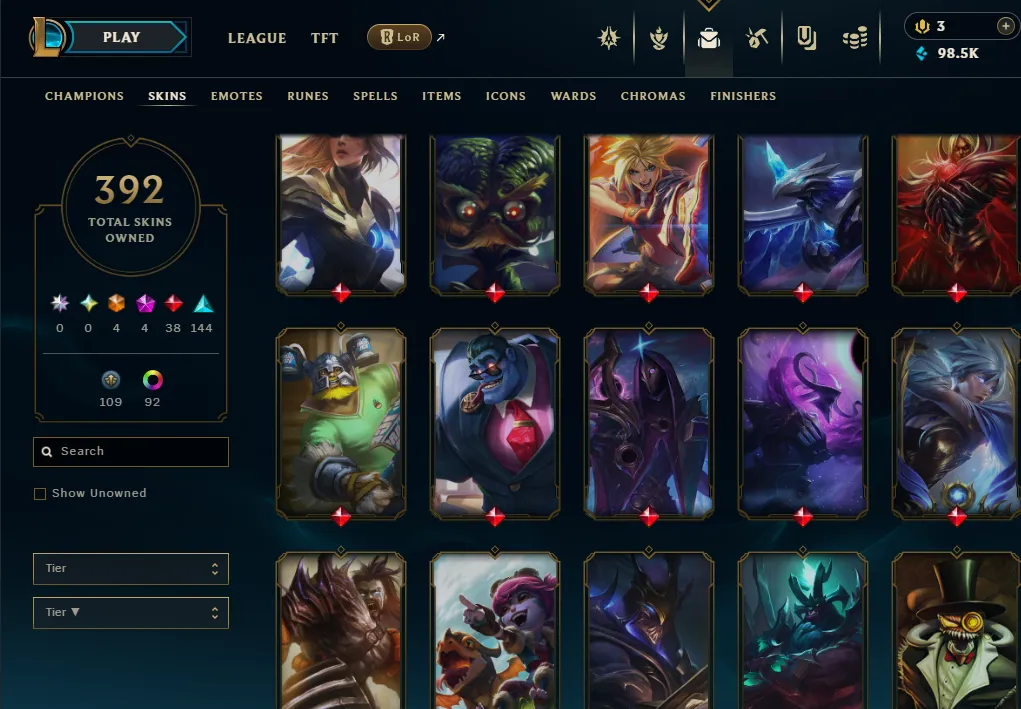Screen dimensions: 1021x709
Task: Click the skin Search field
Action: [x=131, y=452]
